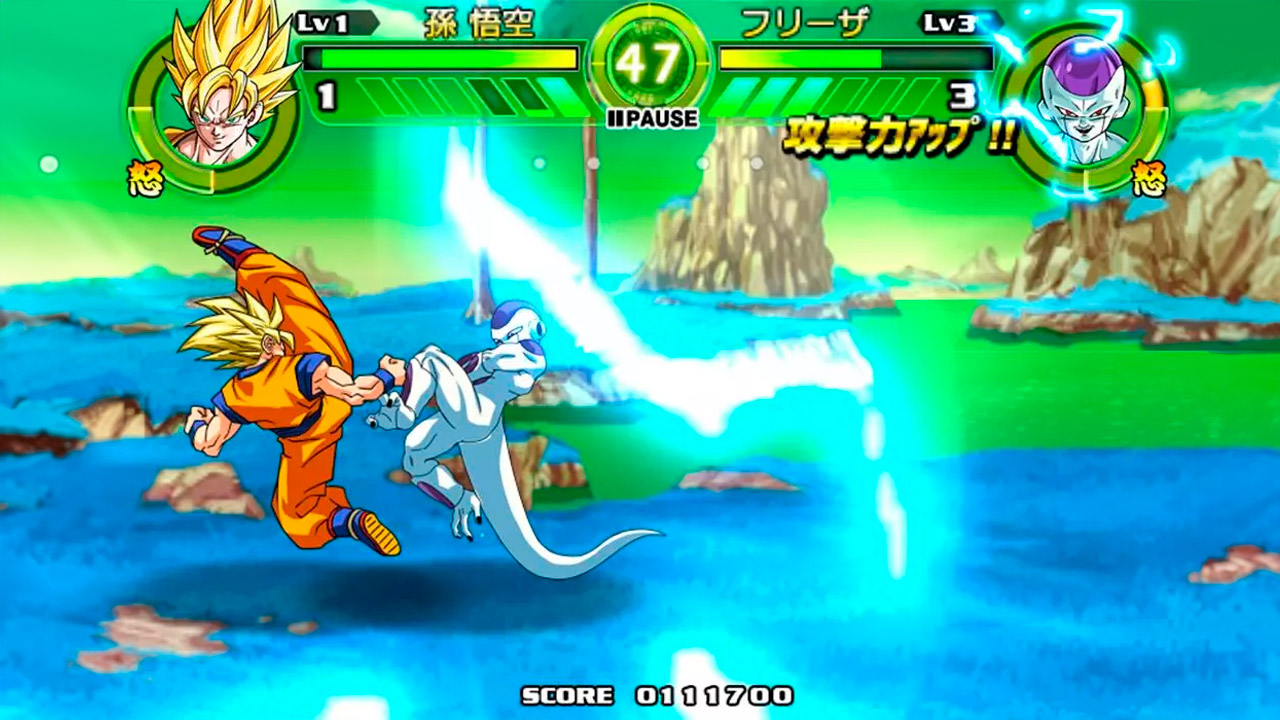Pause the battle with the PAUSE button

pos(651,119)
